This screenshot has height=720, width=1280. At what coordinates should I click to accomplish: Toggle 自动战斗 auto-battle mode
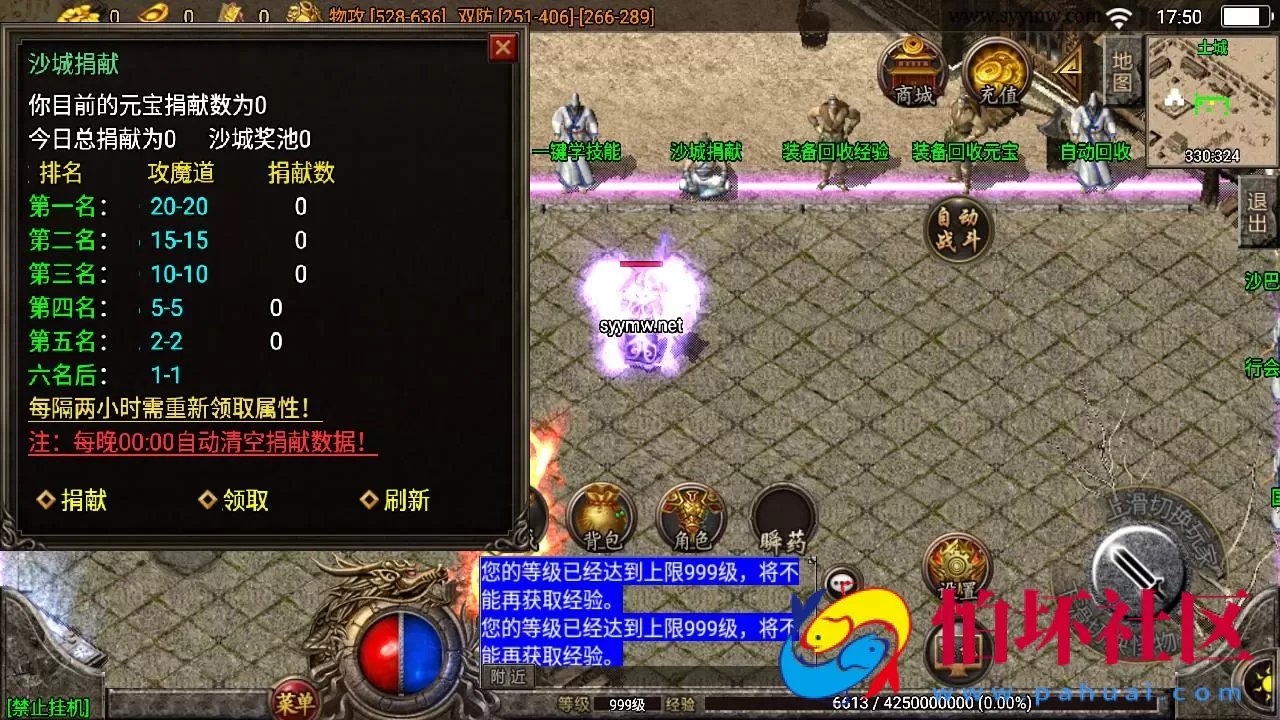[958, 228]
